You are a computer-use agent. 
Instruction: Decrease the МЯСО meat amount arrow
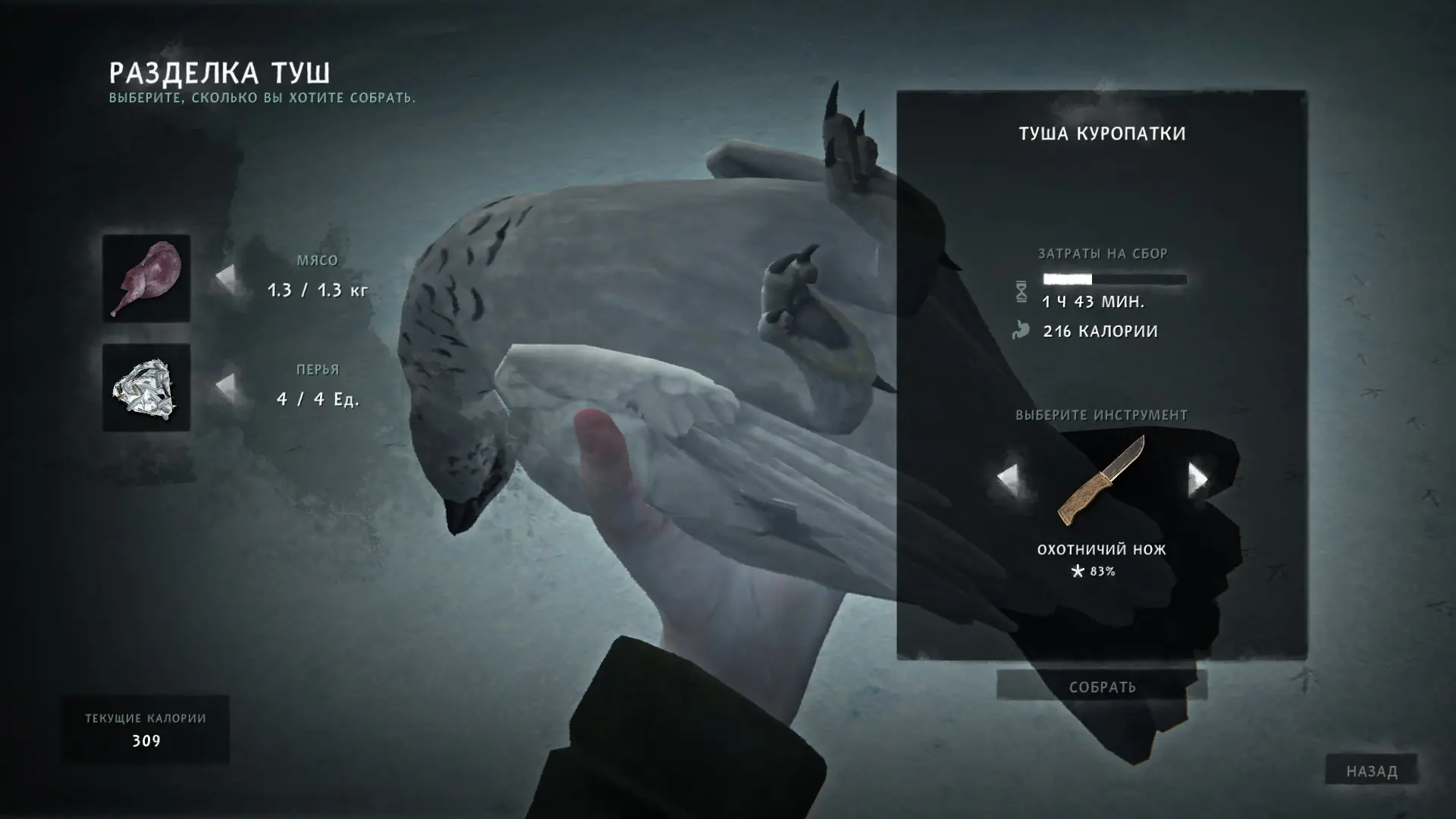click(225, 278)
